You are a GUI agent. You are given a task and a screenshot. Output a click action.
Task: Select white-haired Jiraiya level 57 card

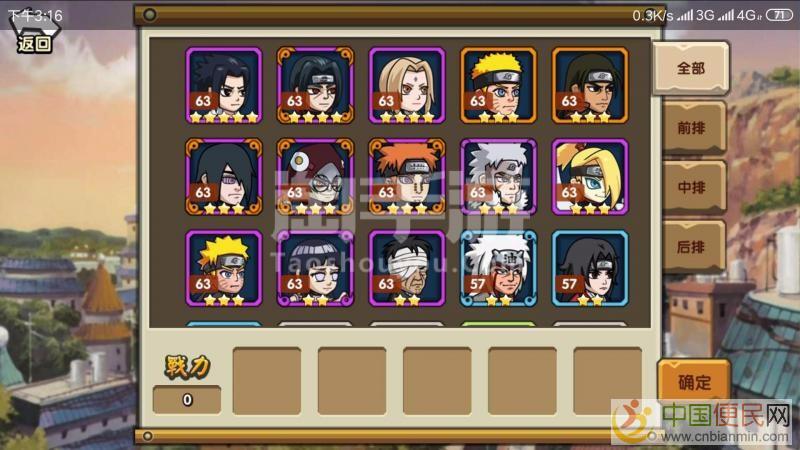pyautogui.click(x=498, y=268)
